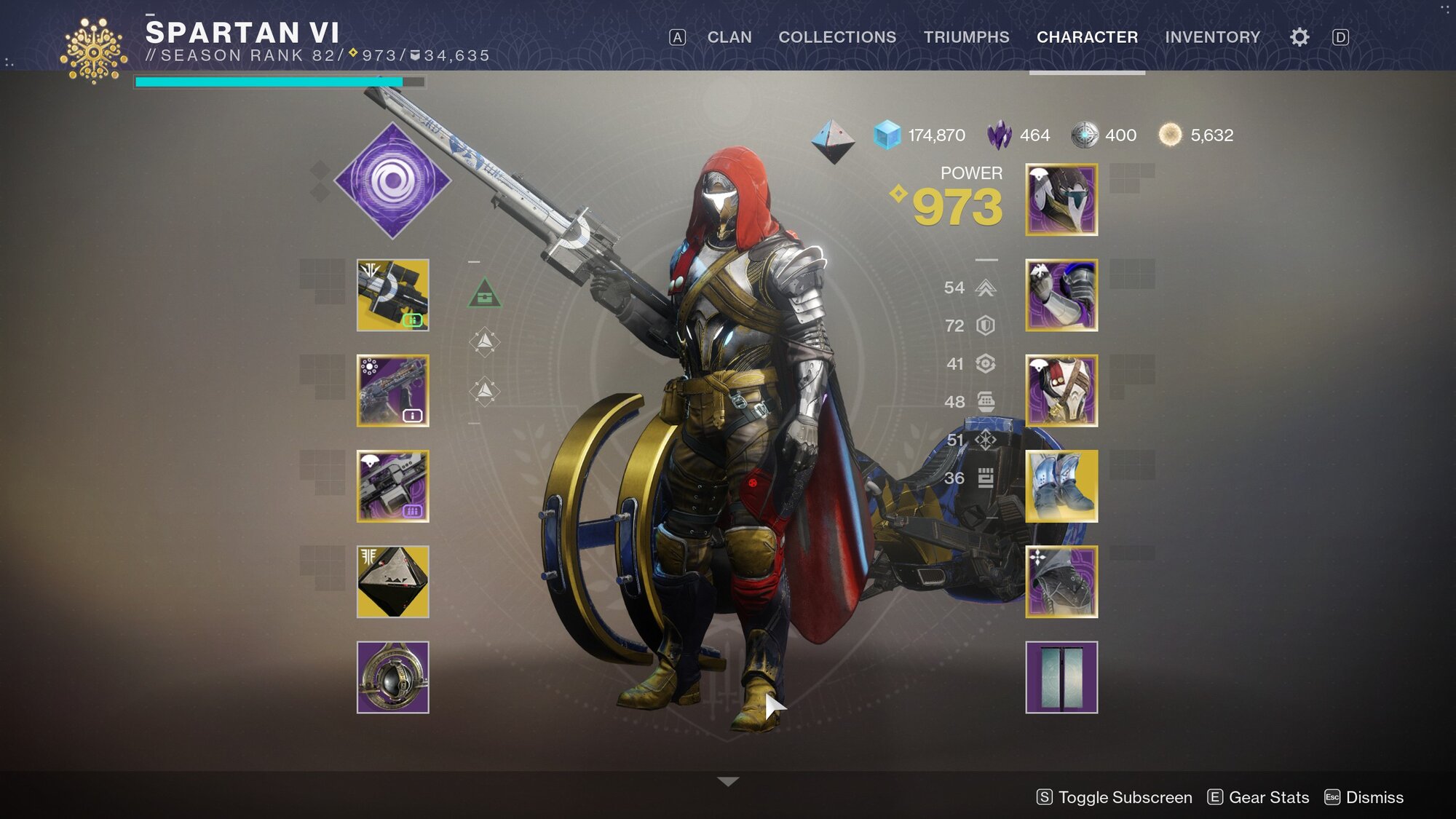Choose the purple energy weapon slot
The width and height of the screenshot is (1456, 819).
[392, 390]
